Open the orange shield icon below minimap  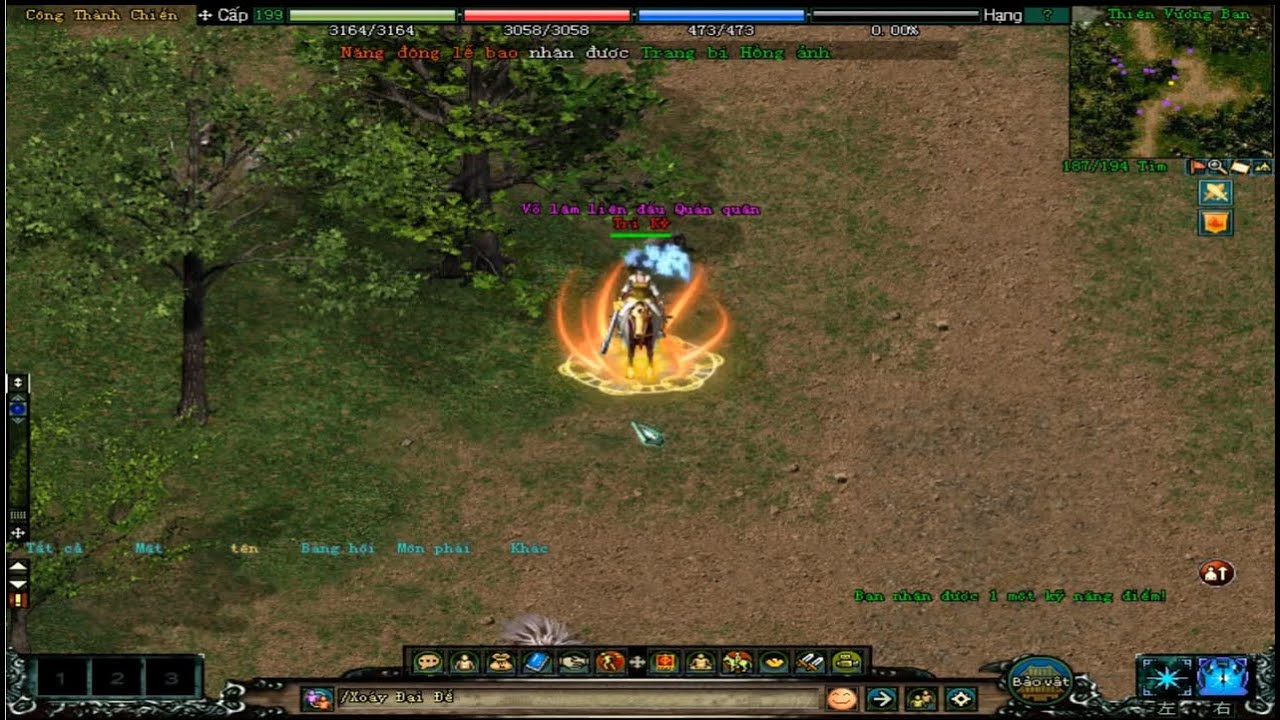(x=1215, y=222)
